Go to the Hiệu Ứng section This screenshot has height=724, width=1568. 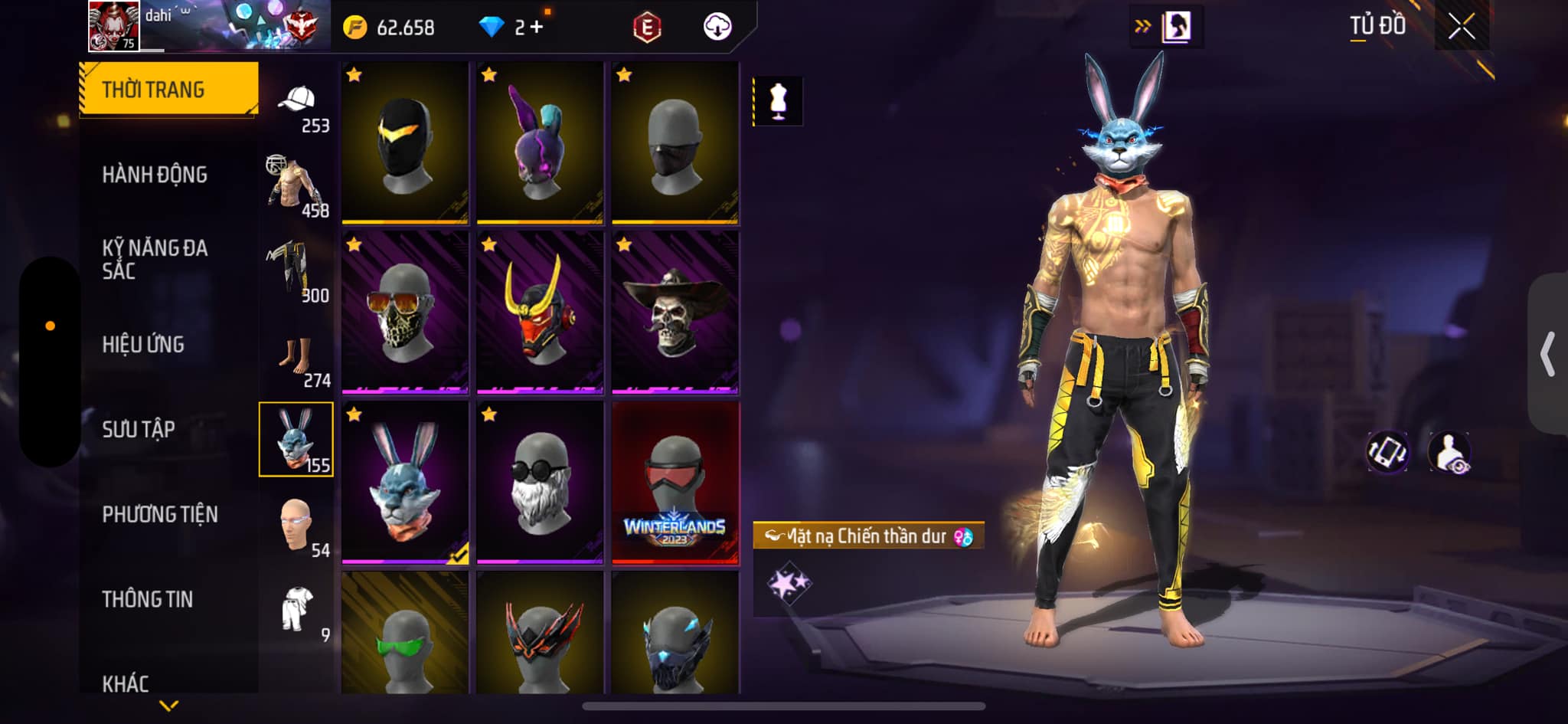143,345
